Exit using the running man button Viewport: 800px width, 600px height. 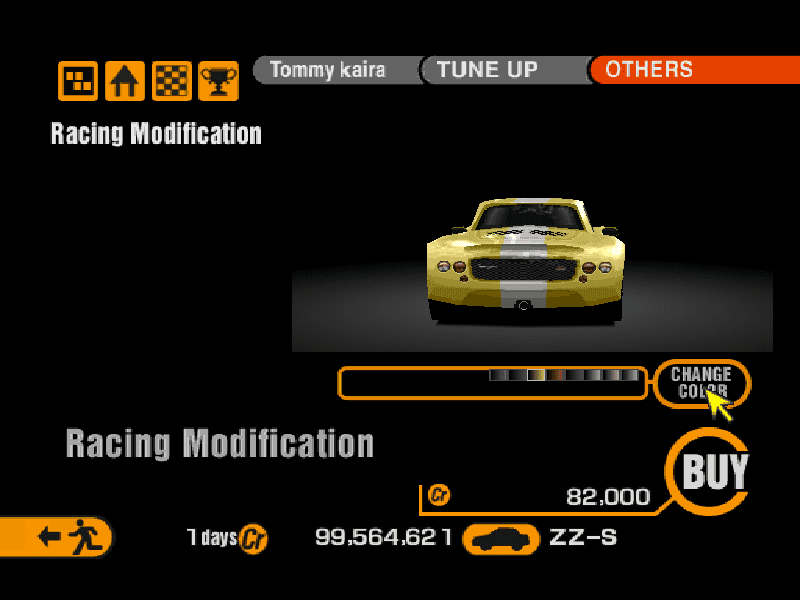(x=62, y=537)
